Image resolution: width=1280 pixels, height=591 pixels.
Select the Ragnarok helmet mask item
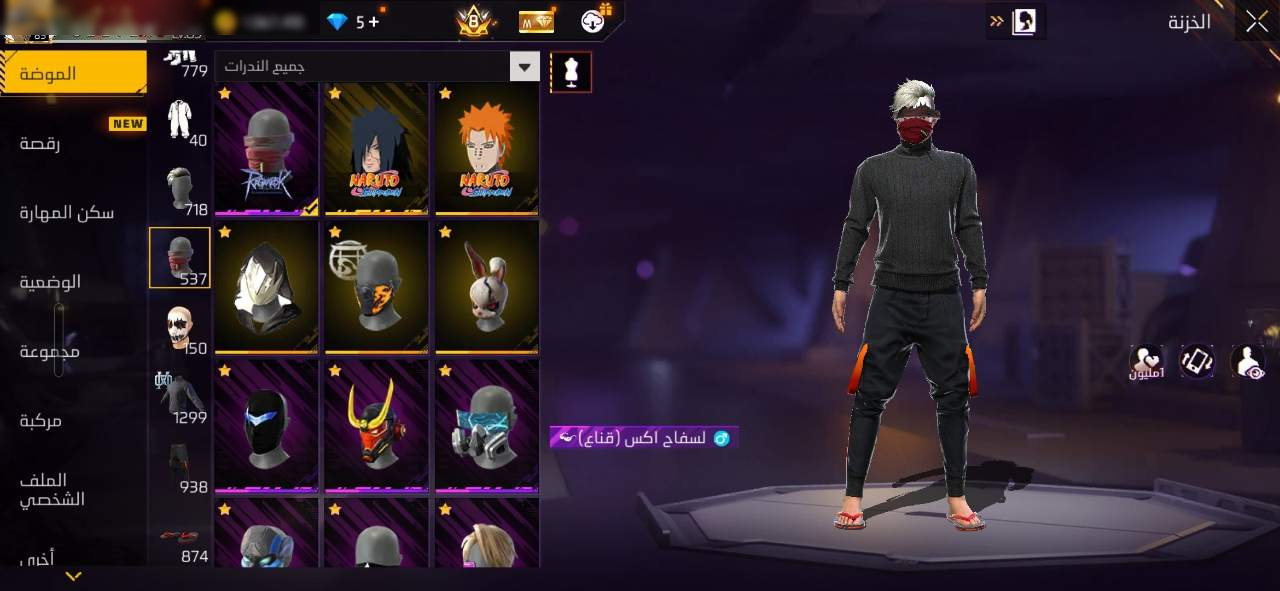266,149
